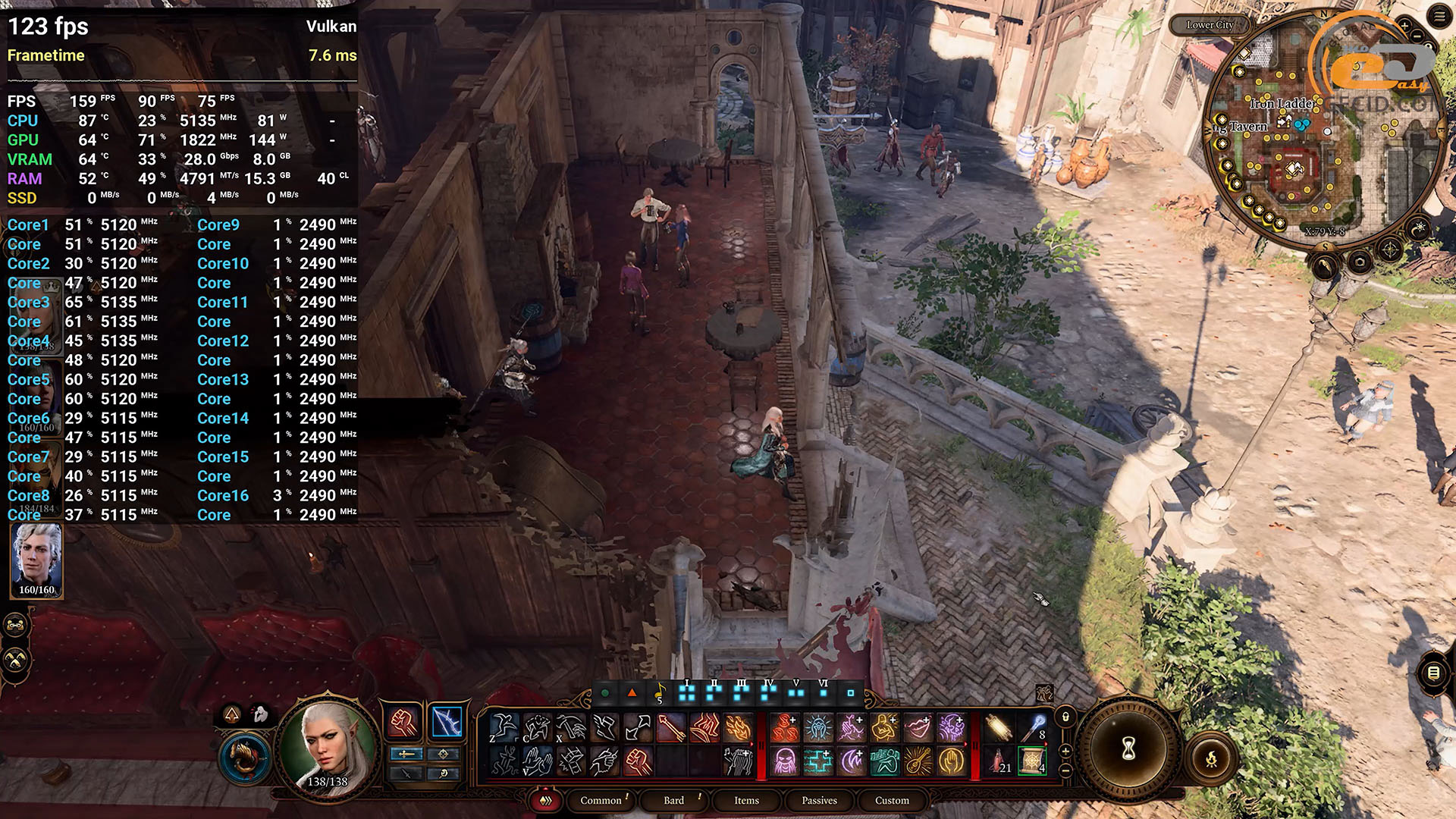
Task: Activate the red fist unarmed attack
Action: (x=403, y=722)
